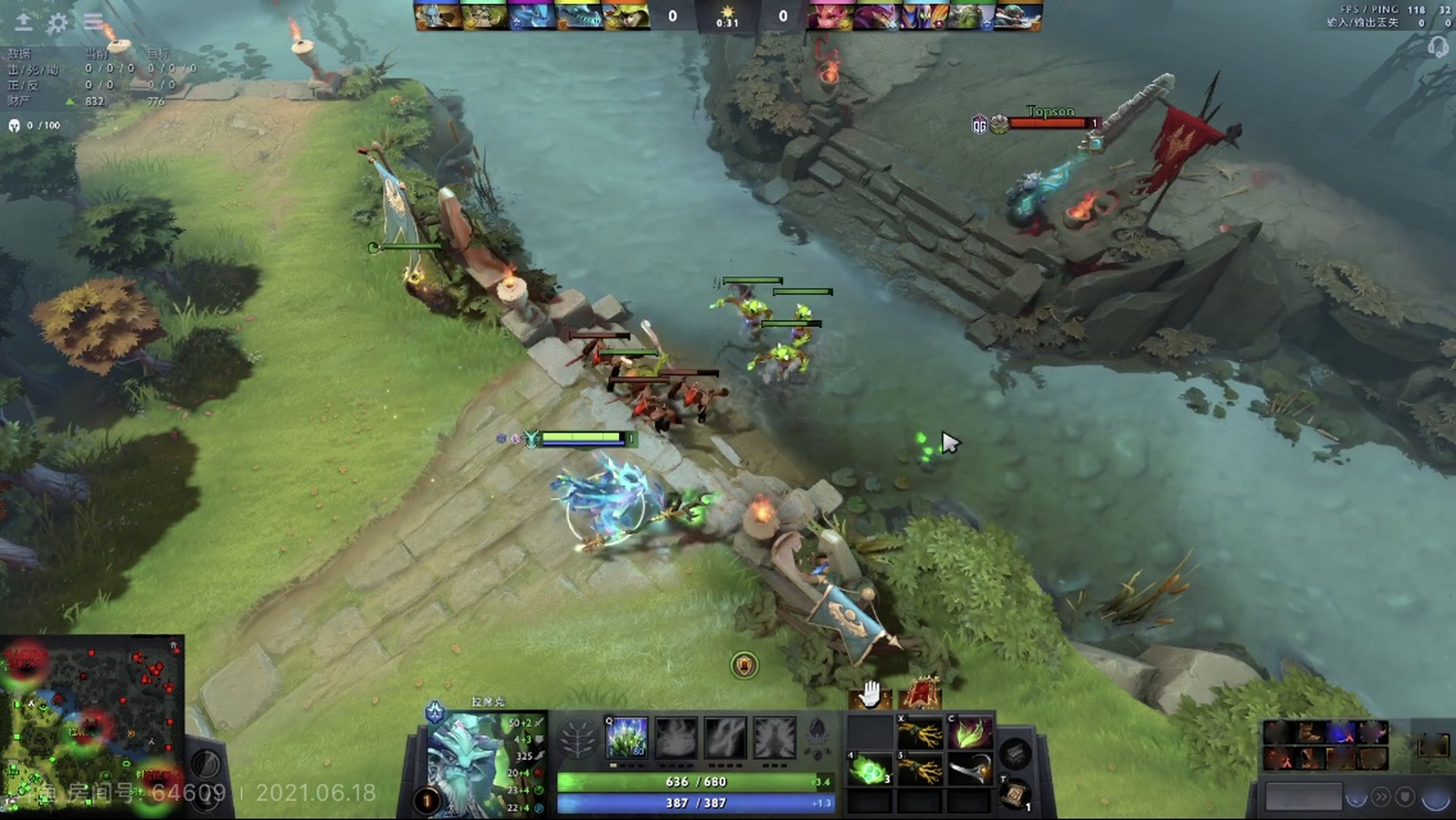Click the hamburger menu icon top-left
The image size is (1456, 820).
(94, 22)
